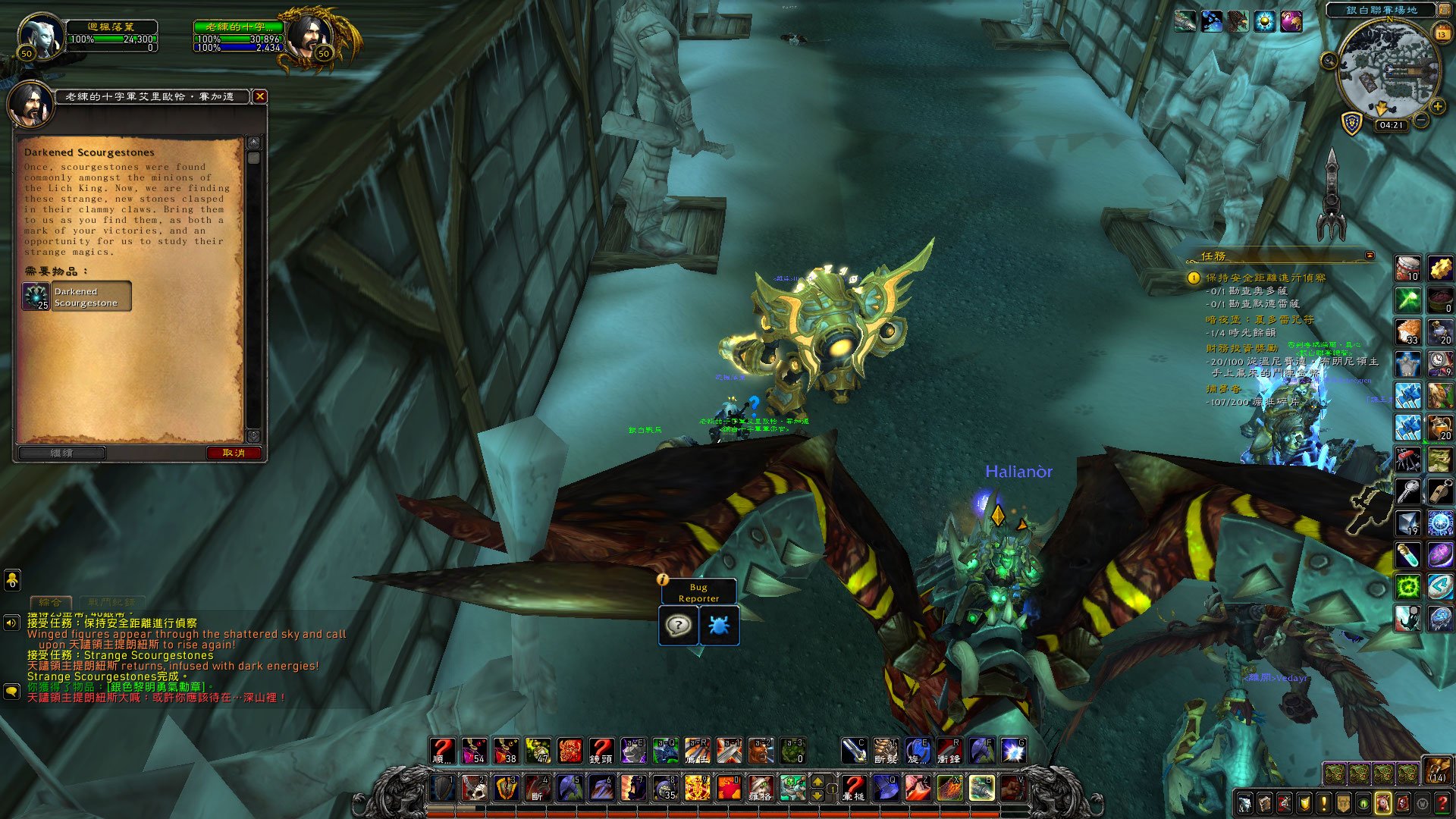Open the calendar button above the minimap

1442,33
